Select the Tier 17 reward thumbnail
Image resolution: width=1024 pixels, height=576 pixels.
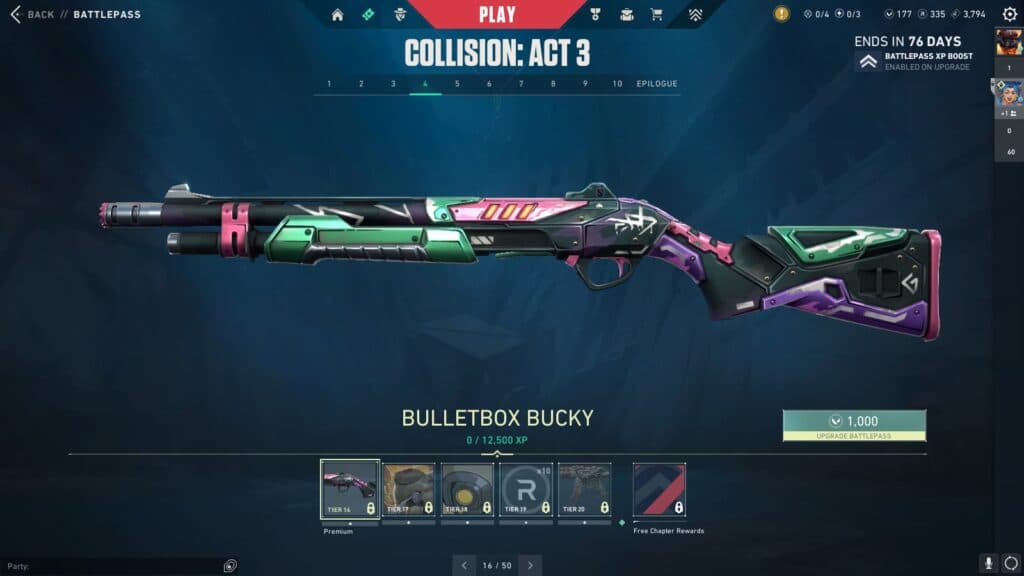(409, 490)
